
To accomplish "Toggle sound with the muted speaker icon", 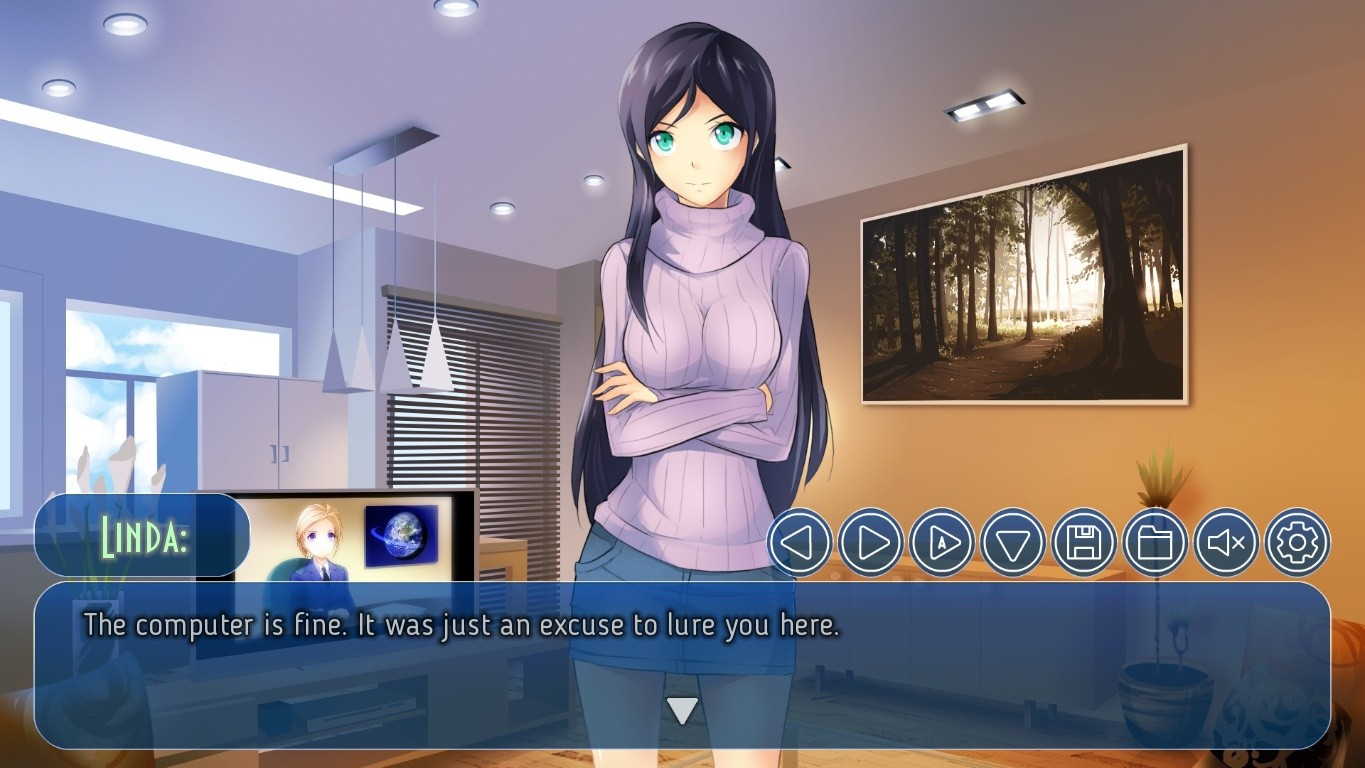I will [x=1226, y=542].
